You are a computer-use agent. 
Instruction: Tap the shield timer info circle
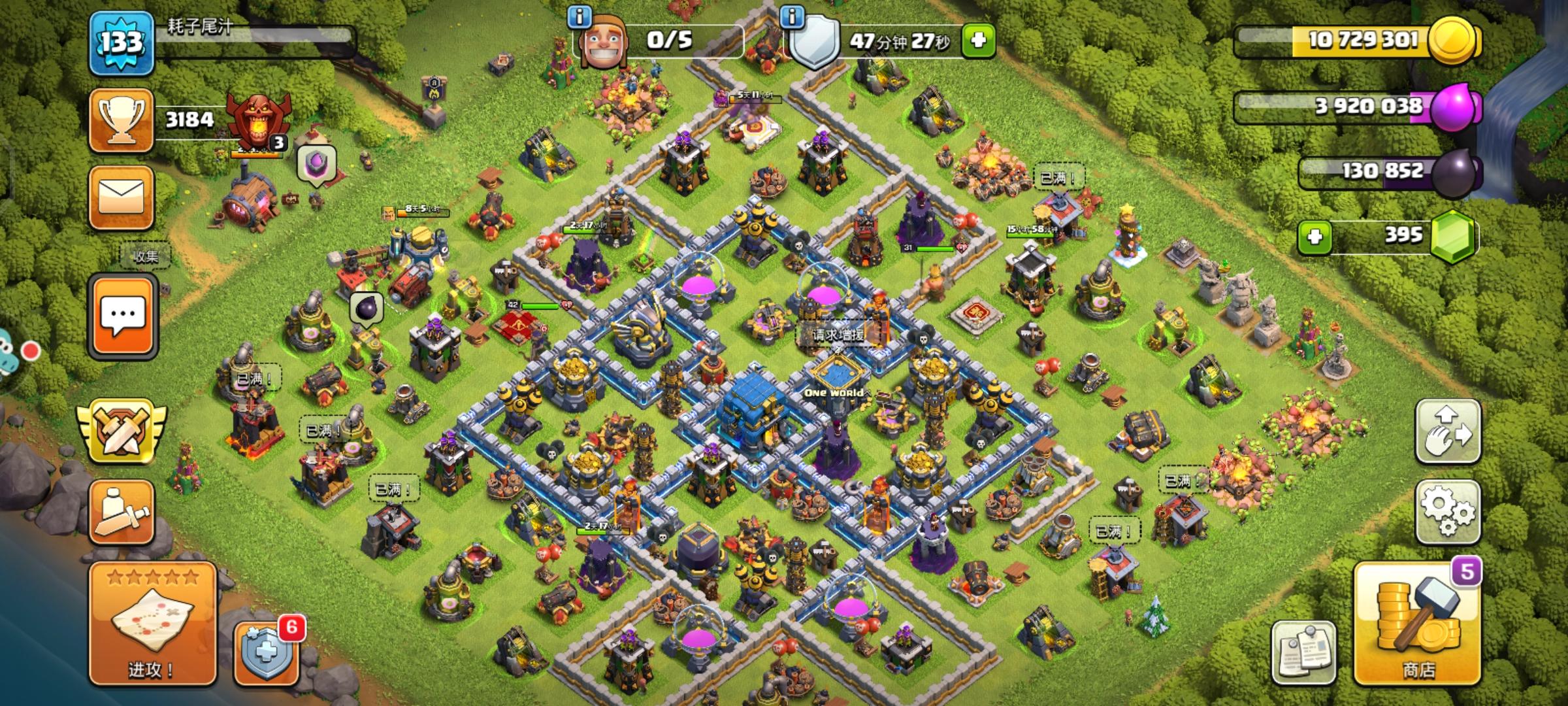[x=792, y=20]
